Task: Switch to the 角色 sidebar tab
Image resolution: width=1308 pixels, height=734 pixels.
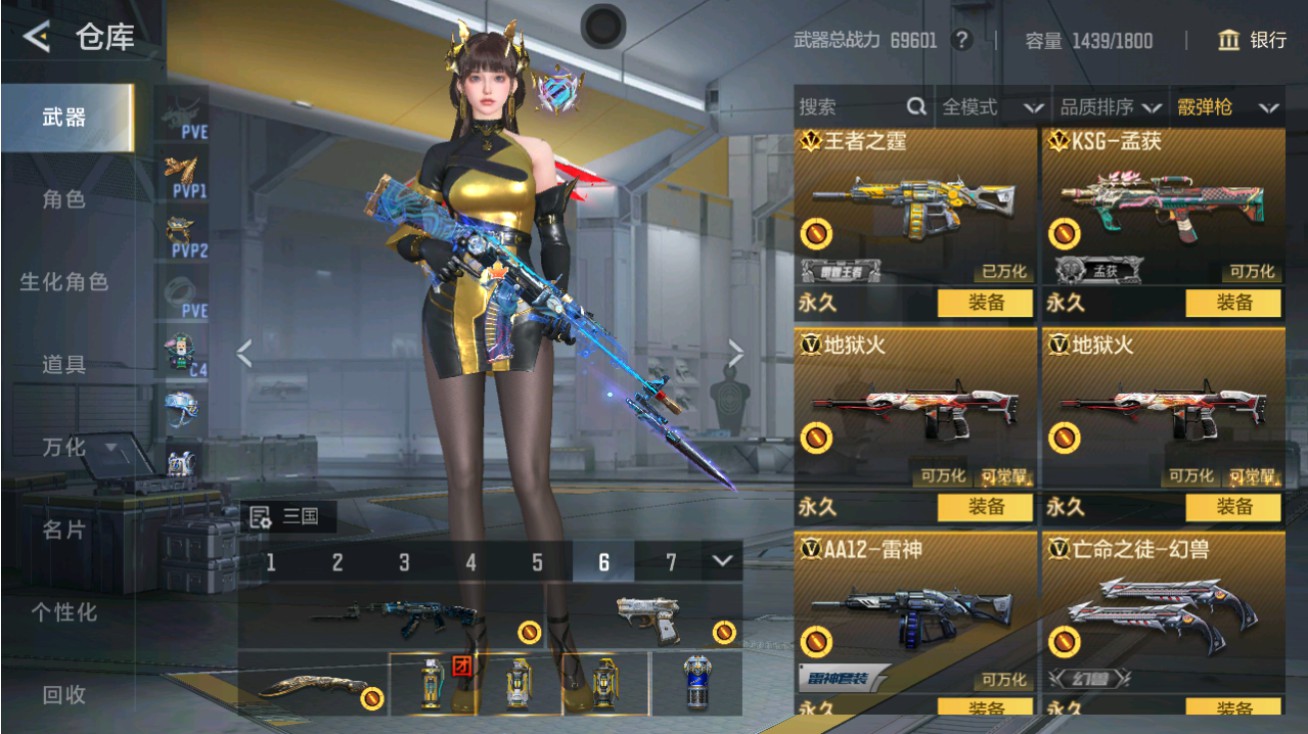Action: click(x=62, y=200)
